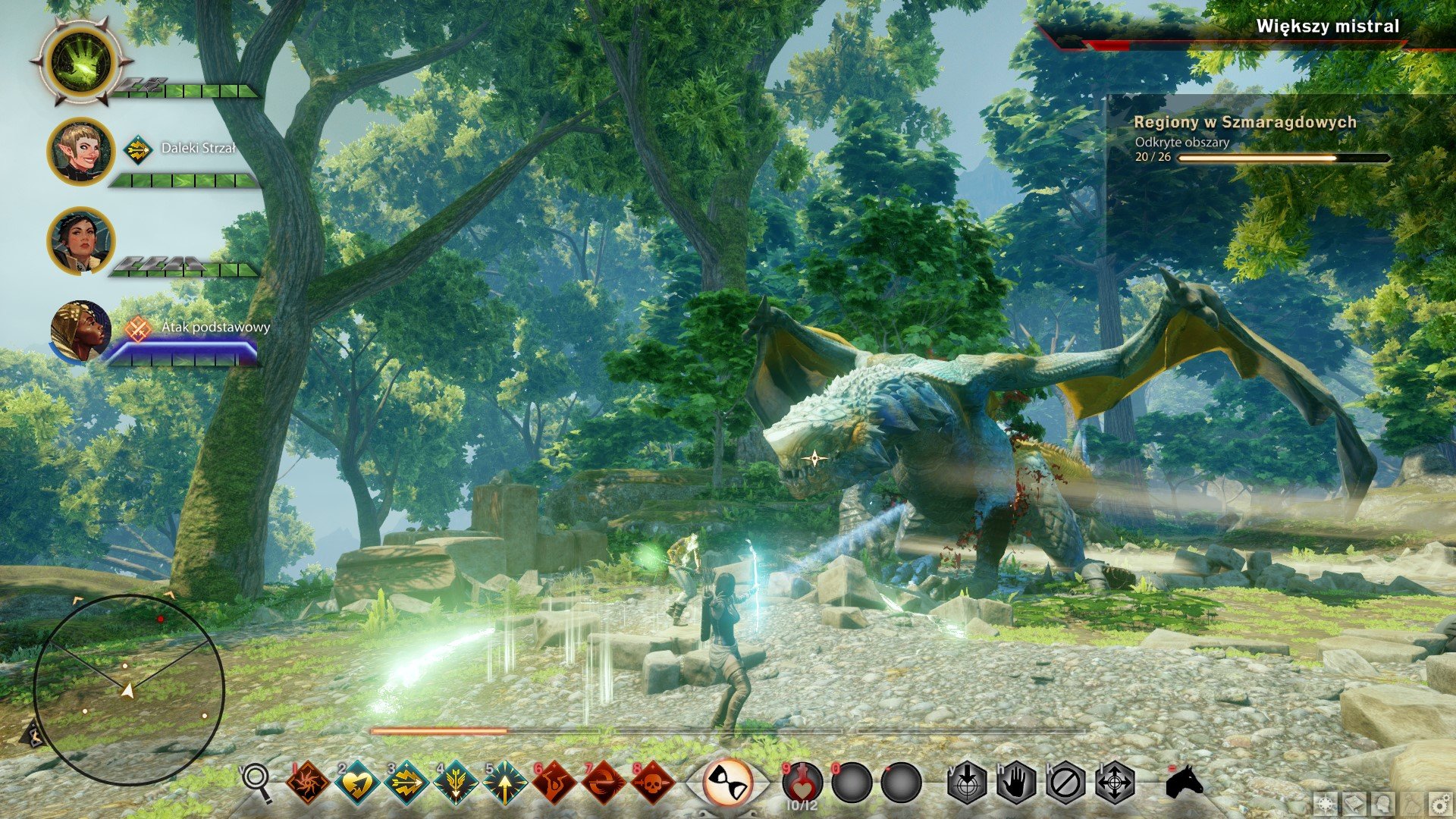Activate the magnifying glass search icon
Image resolution: width=1456 pixels, height=819 pixels.
click(258, 781)
